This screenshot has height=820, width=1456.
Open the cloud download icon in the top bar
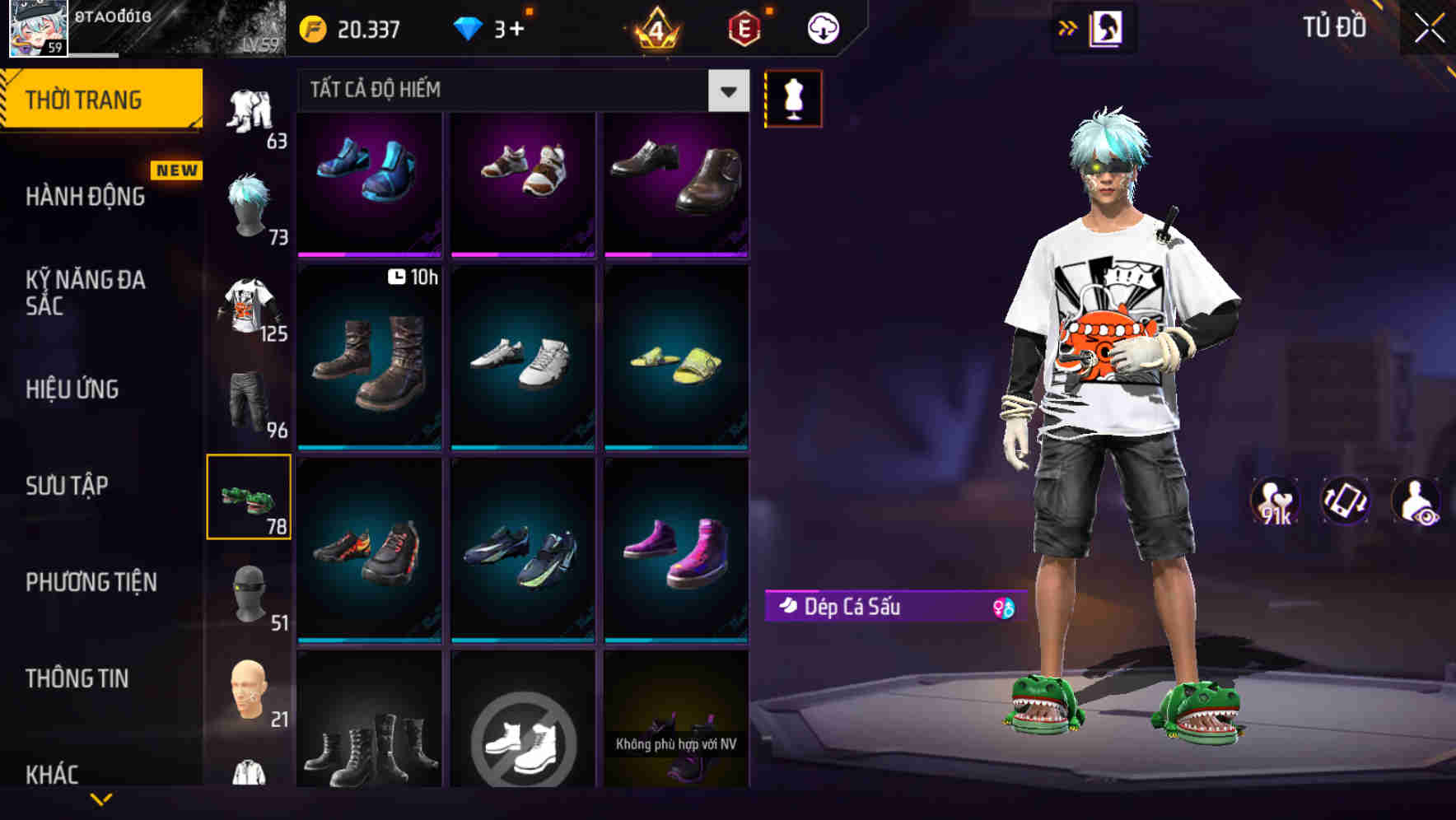point(823,27)
